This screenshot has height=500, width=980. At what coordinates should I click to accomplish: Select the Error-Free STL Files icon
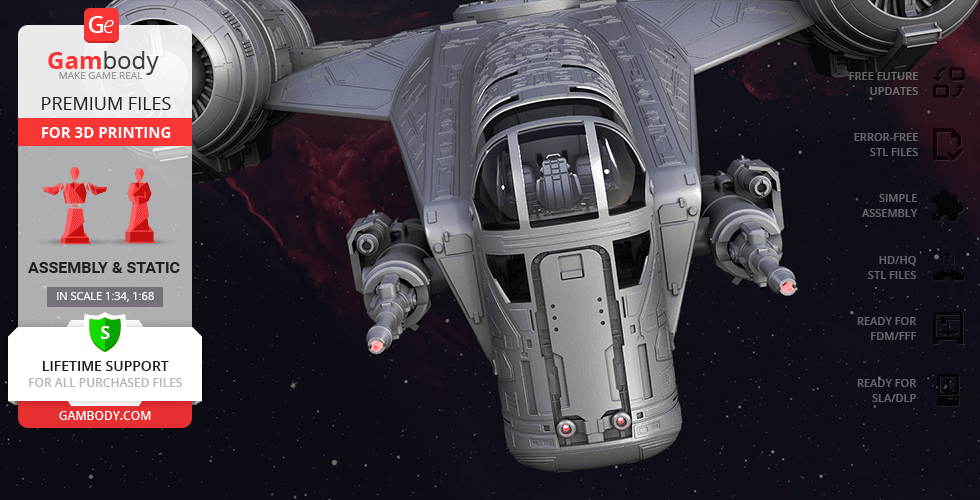[947, 145]
